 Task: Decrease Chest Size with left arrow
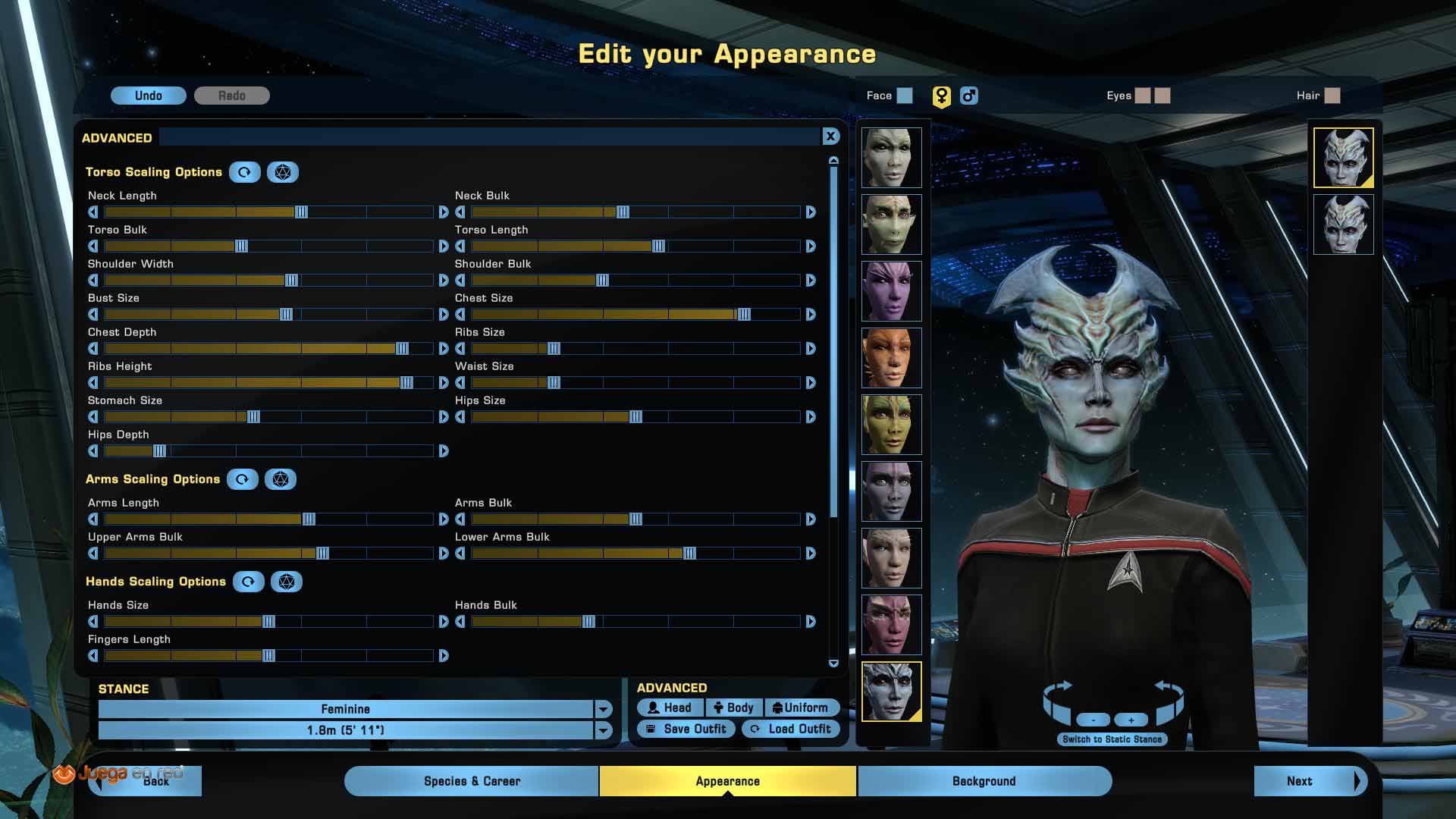460,315
